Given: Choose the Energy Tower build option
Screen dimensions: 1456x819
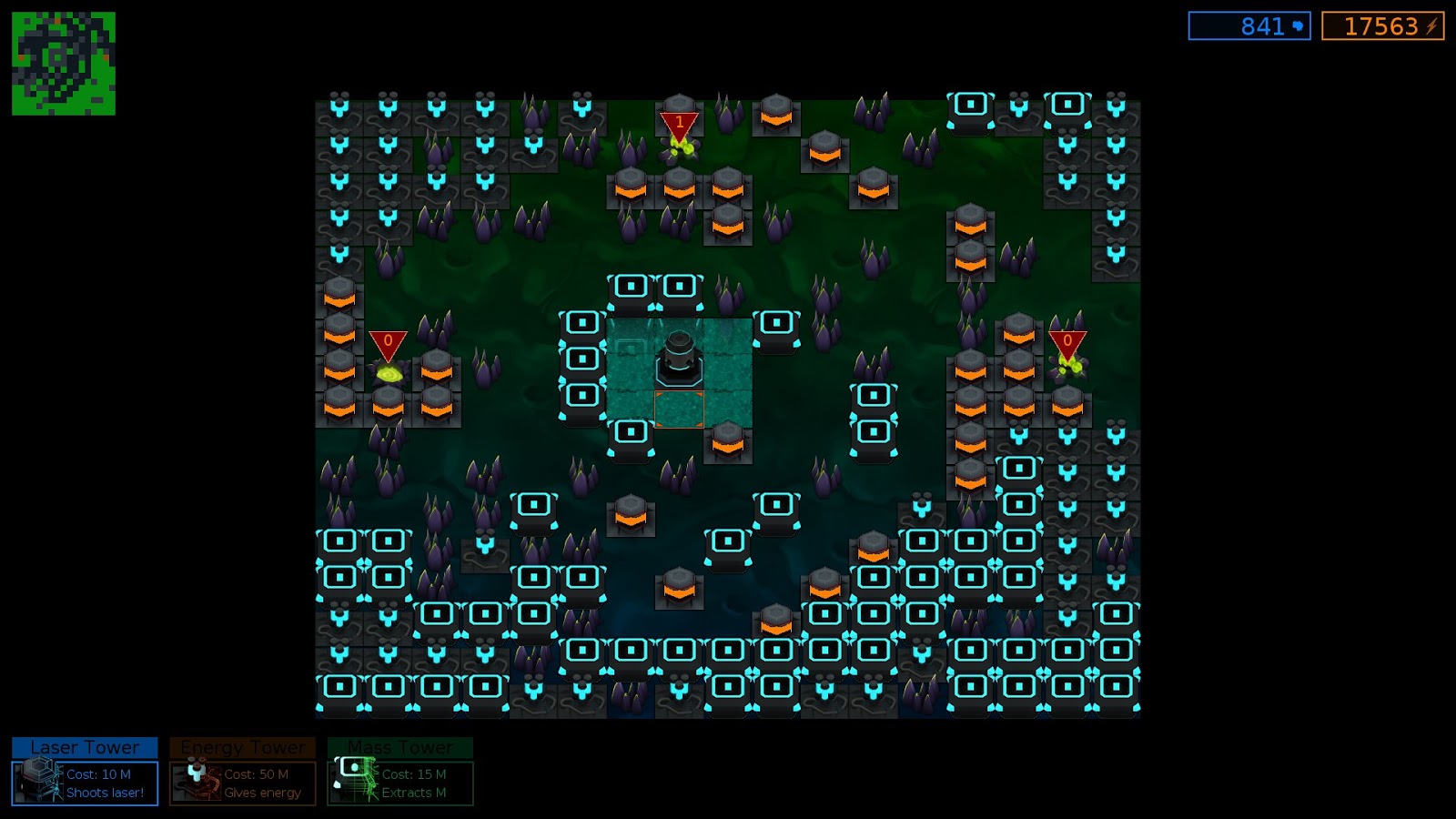Looking at the screenshot, I should click(242, 773).
